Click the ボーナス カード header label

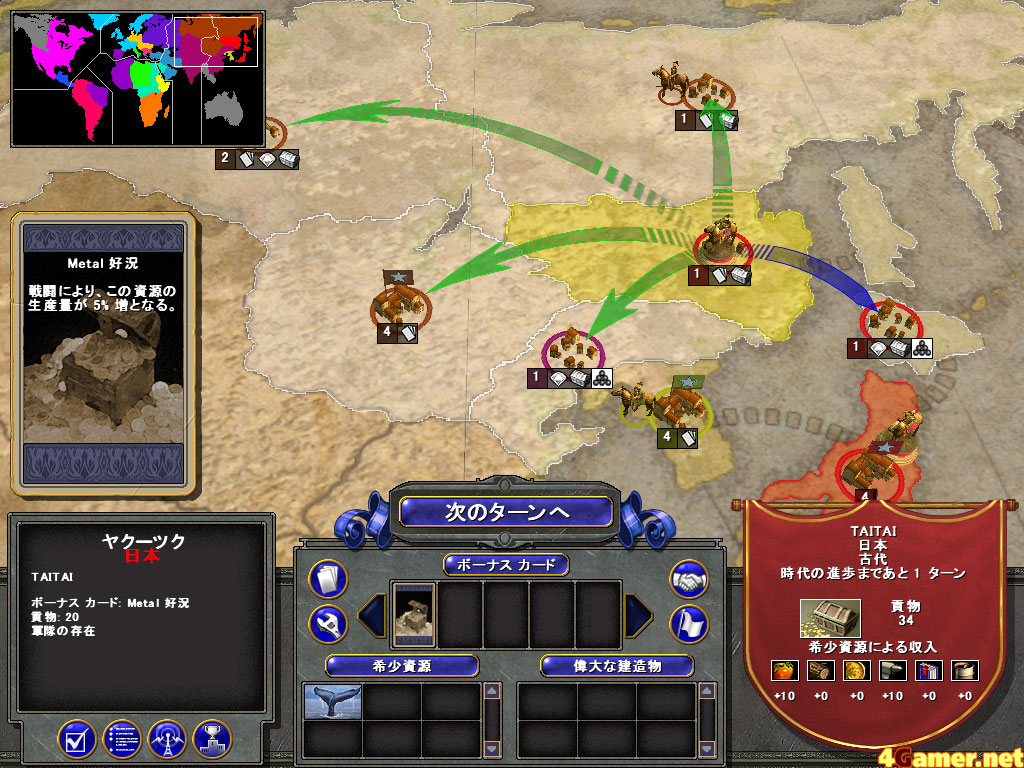(506, 565)
